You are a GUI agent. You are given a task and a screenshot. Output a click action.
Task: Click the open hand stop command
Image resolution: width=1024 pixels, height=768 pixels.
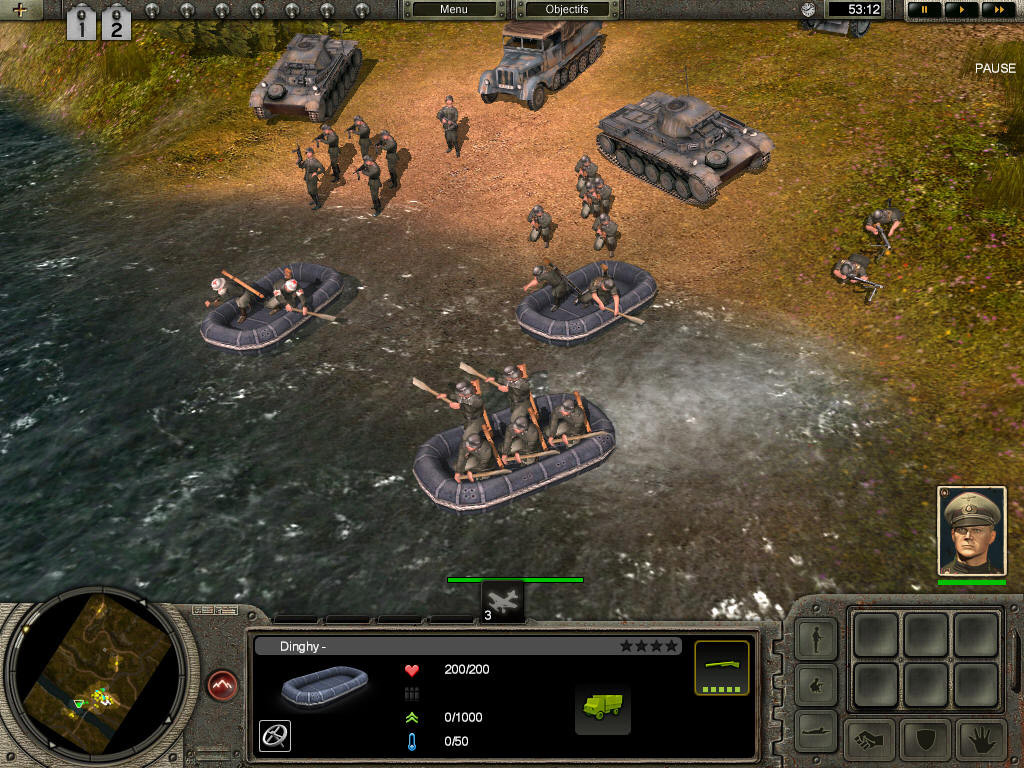coord(981,740)
